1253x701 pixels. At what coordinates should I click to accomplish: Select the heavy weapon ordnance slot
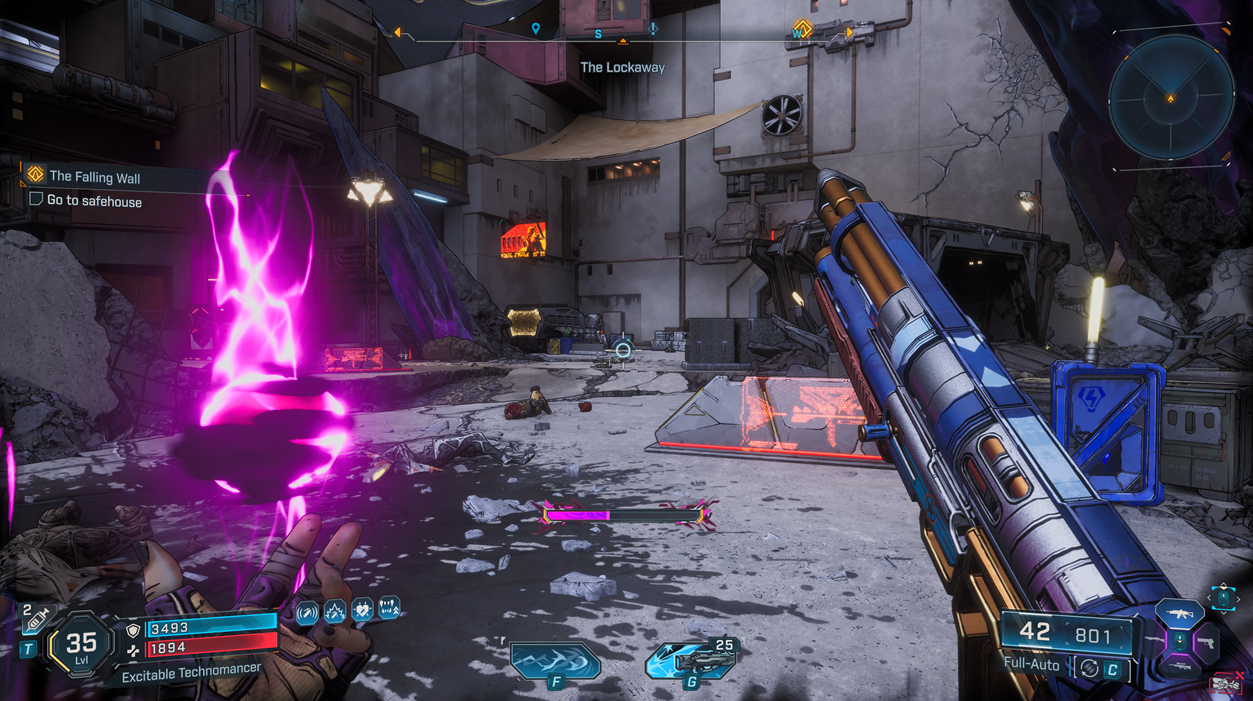tap(690, 660)
